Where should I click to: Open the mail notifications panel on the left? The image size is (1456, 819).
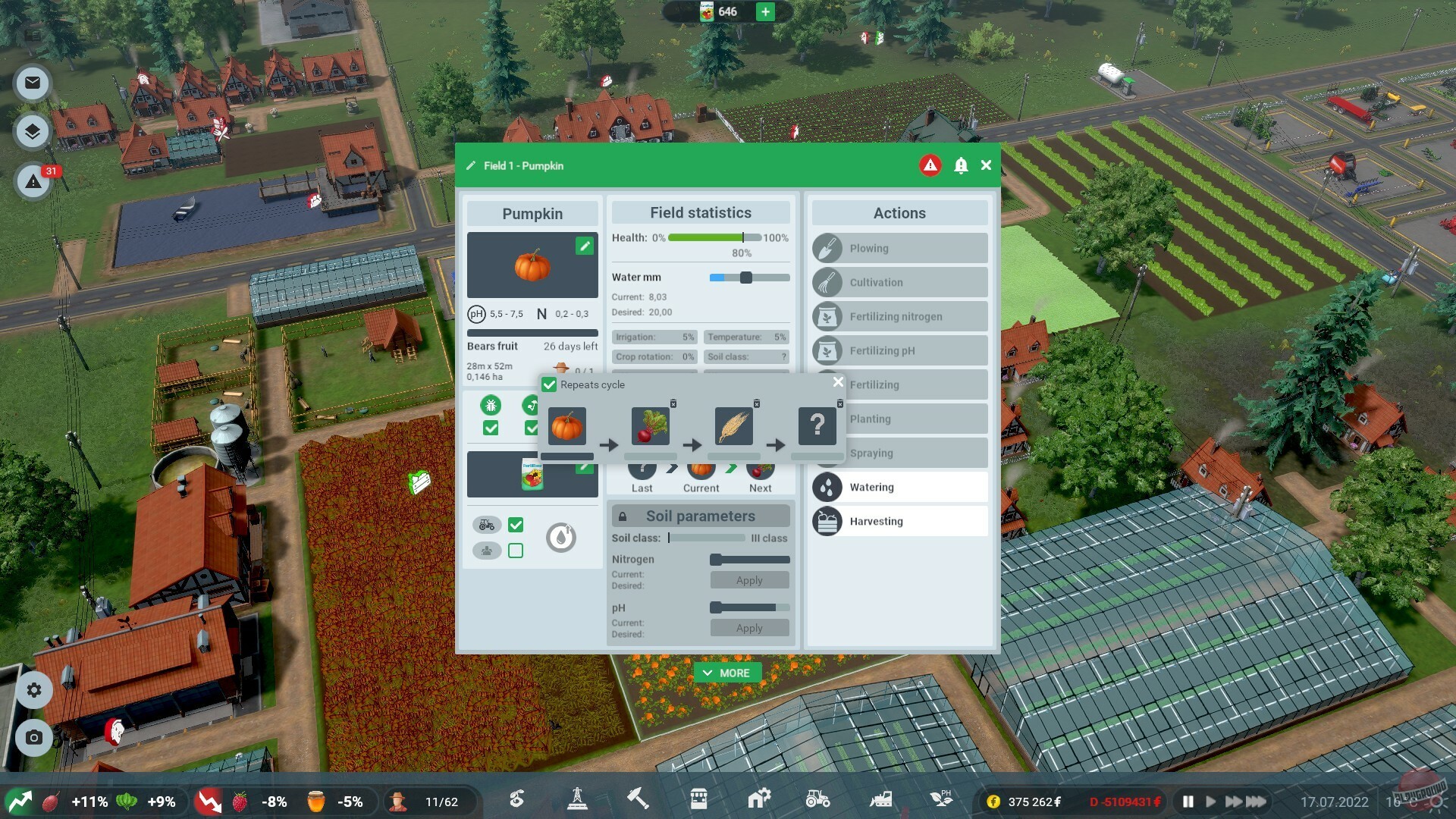point(33,83)
